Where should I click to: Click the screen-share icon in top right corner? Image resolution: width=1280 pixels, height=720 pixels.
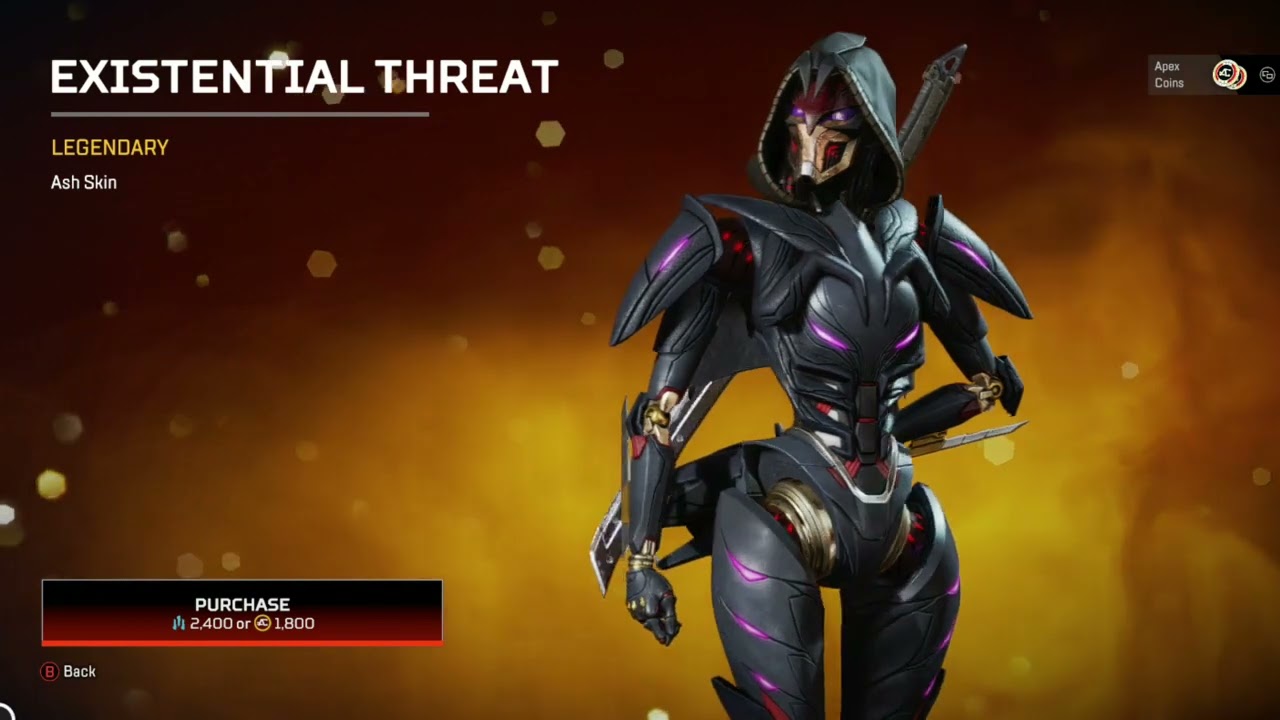tap(1266, 74)
